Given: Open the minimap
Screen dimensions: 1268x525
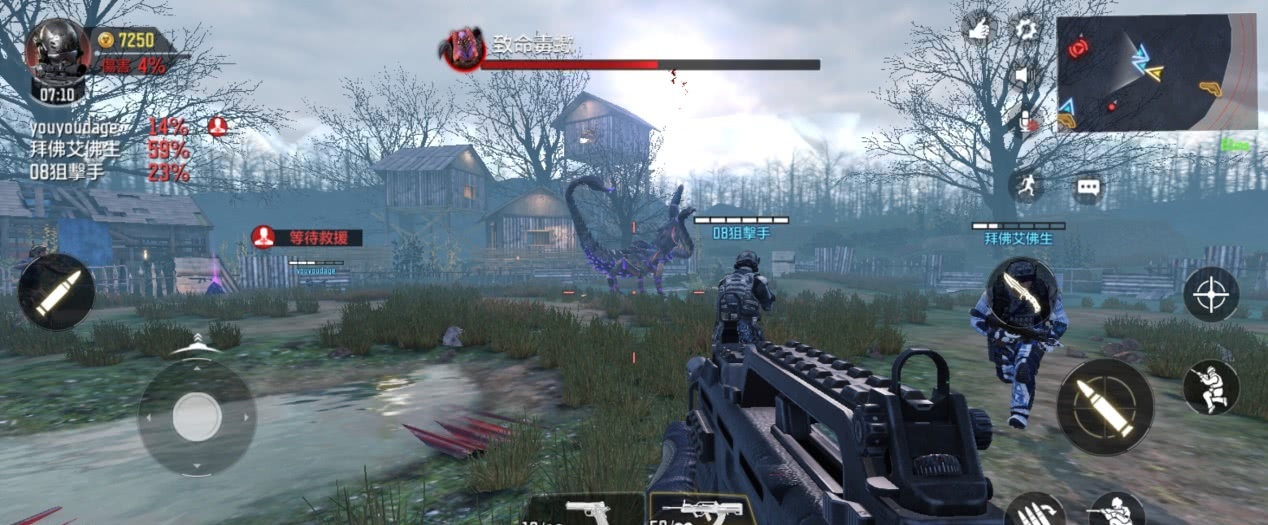Looking at the screenshot, I should tap(1155, 72).
